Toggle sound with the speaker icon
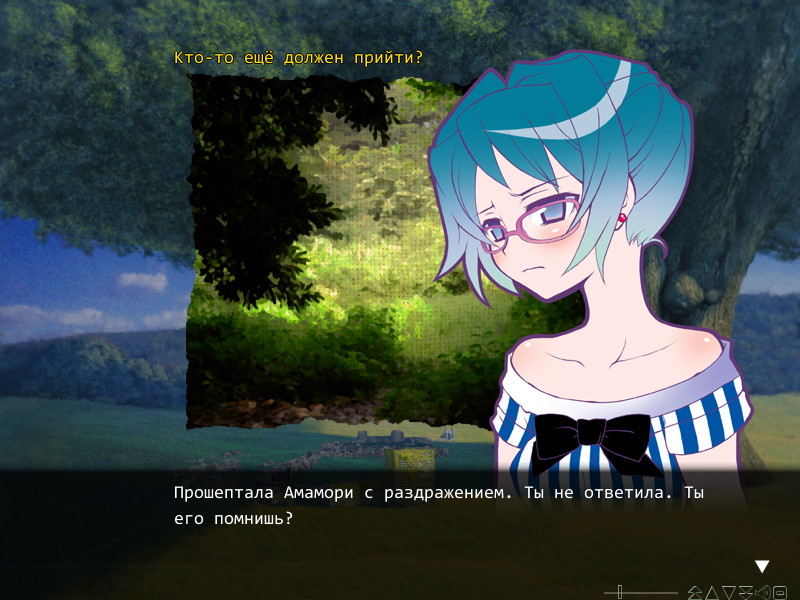The image size is (800, 600). (x=763, y=593)
